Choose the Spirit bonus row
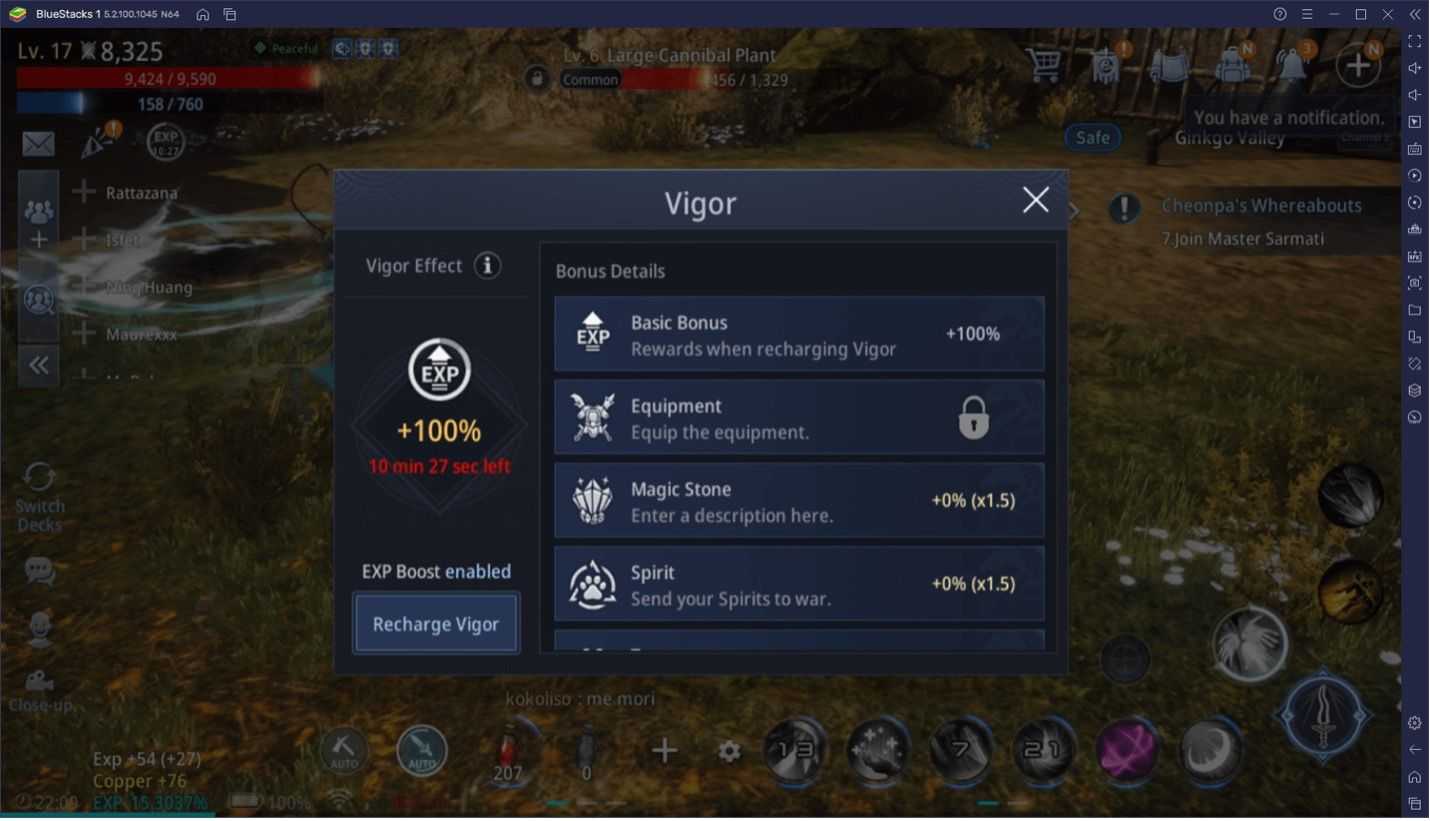 tap(799, 584)
